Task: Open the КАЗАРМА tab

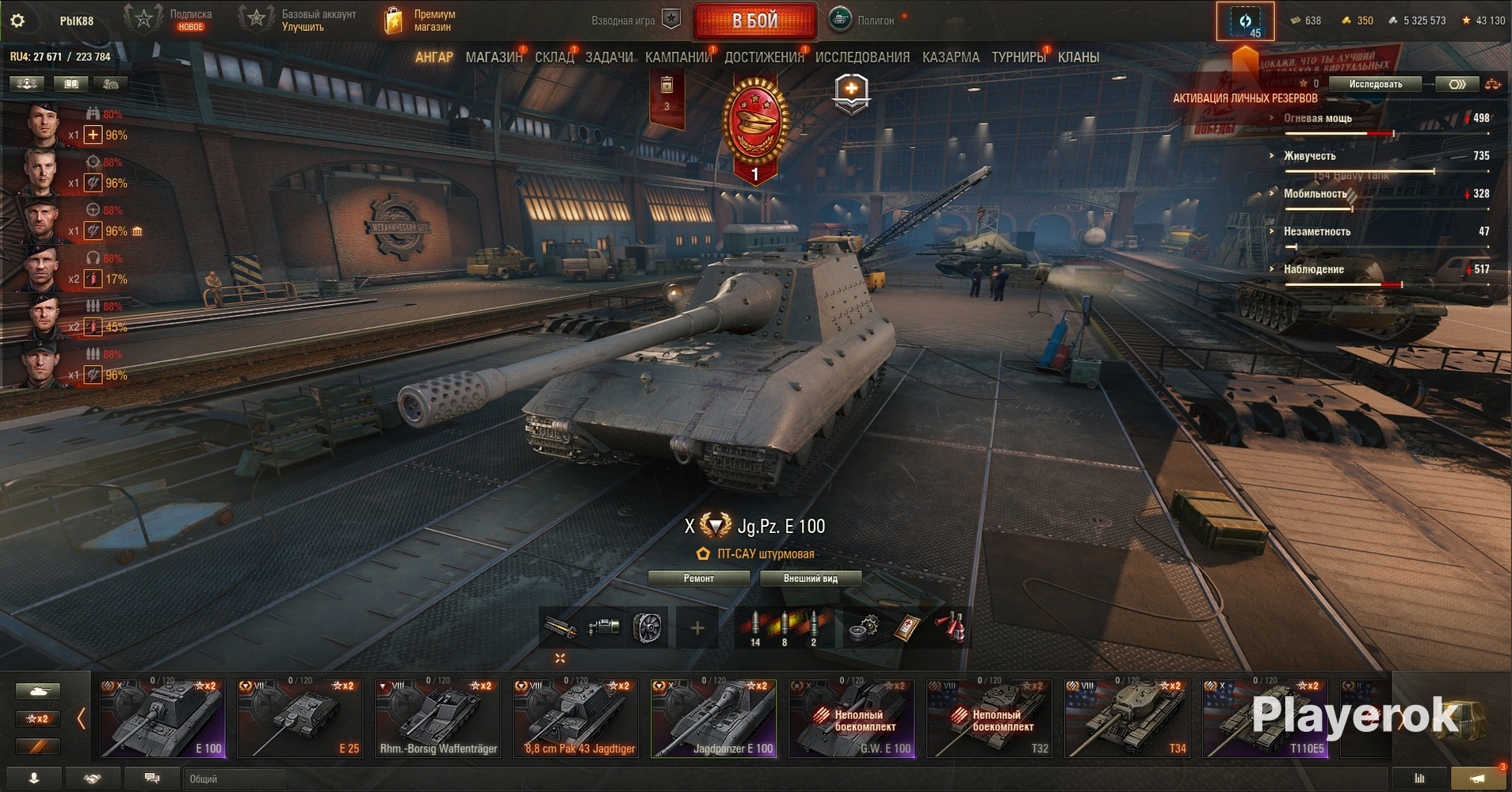Action: (x=950, y=57)
